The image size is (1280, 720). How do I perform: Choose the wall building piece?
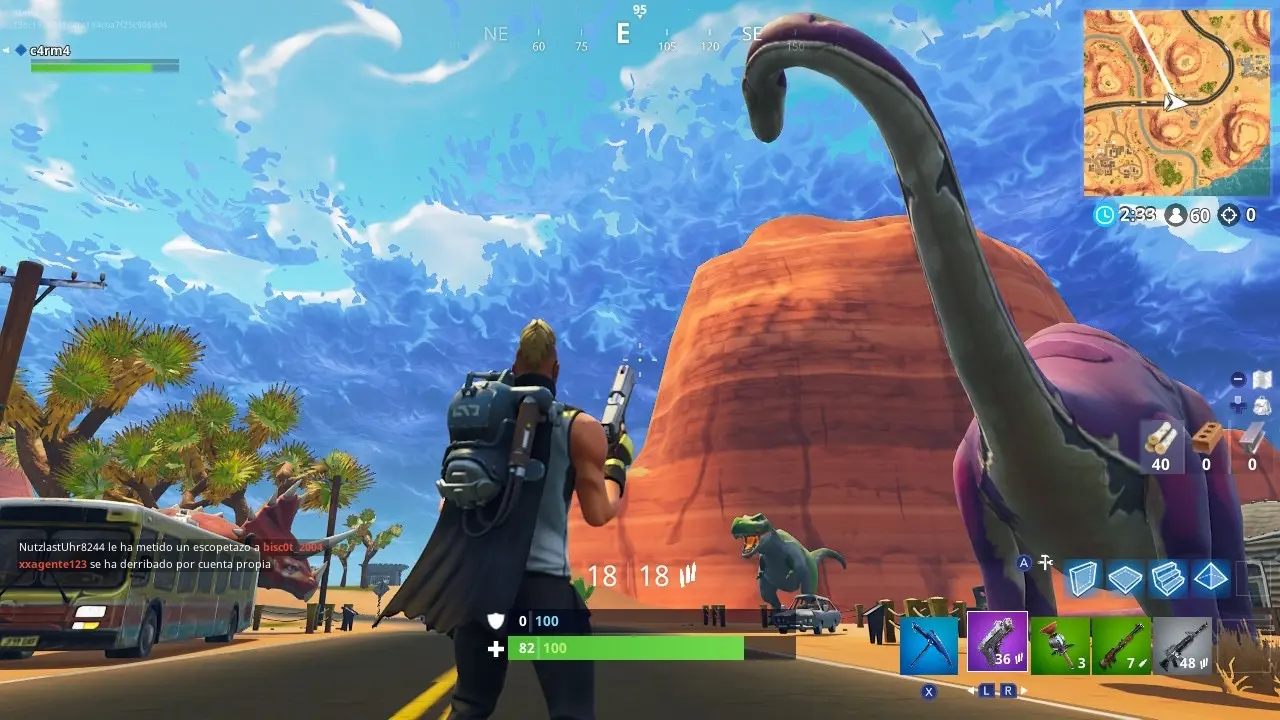pos(1083,578)
